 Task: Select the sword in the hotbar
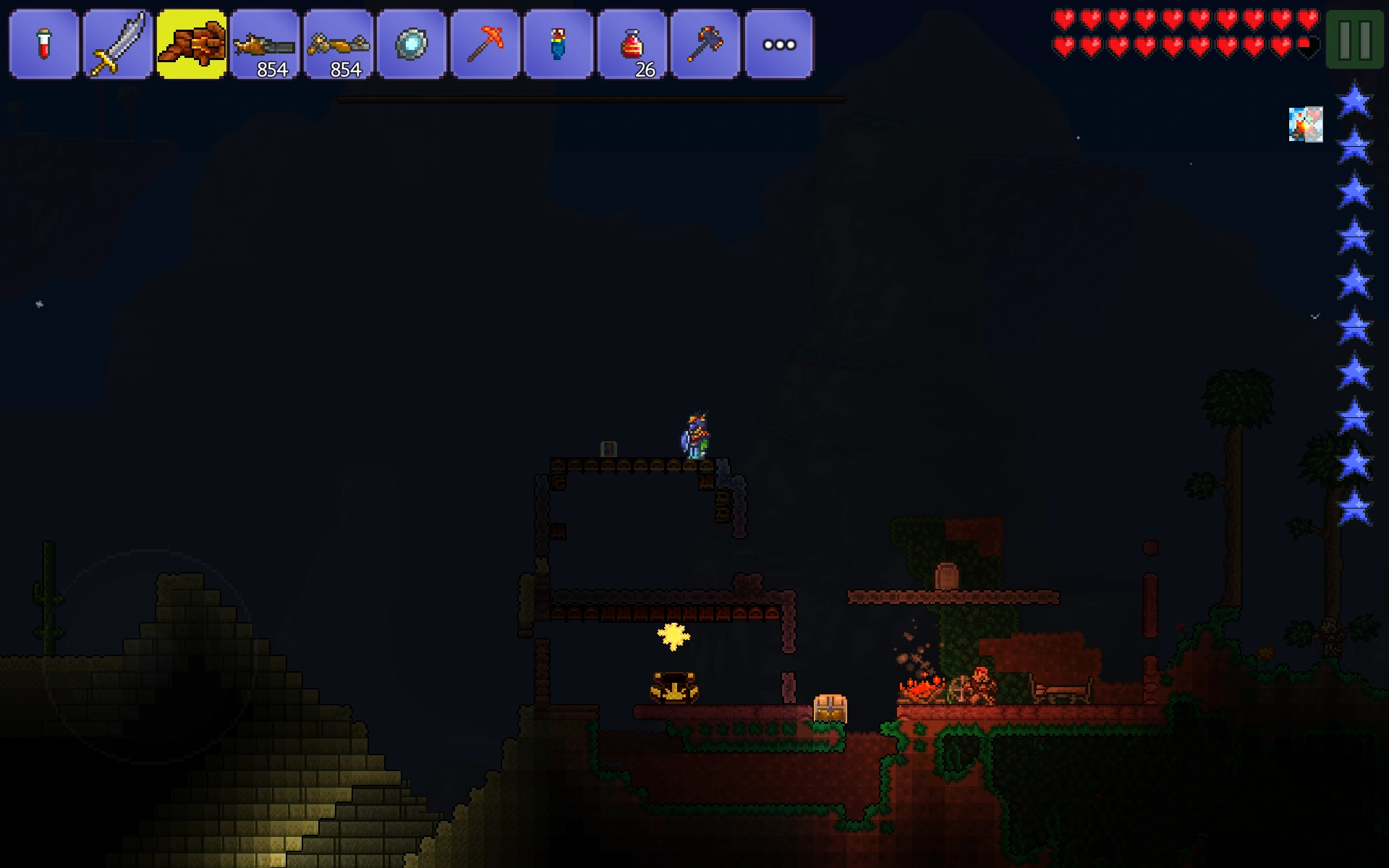(117, 45)
